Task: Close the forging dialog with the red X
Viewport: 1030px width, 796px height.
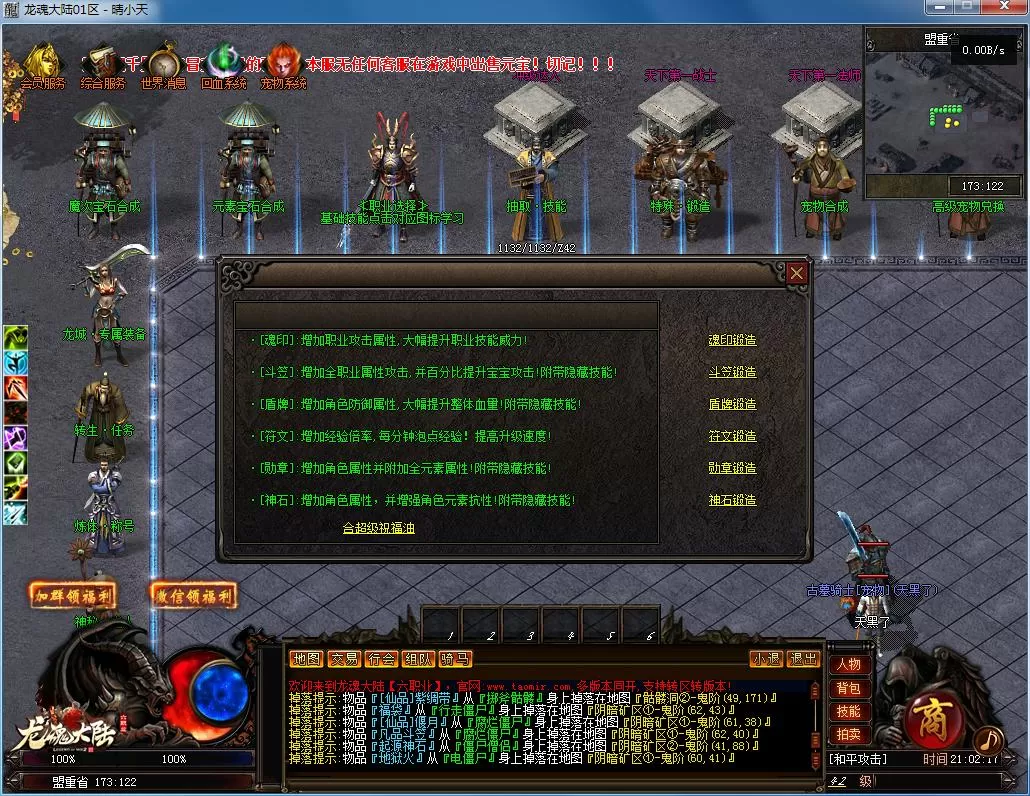Action: coord(796,273)
